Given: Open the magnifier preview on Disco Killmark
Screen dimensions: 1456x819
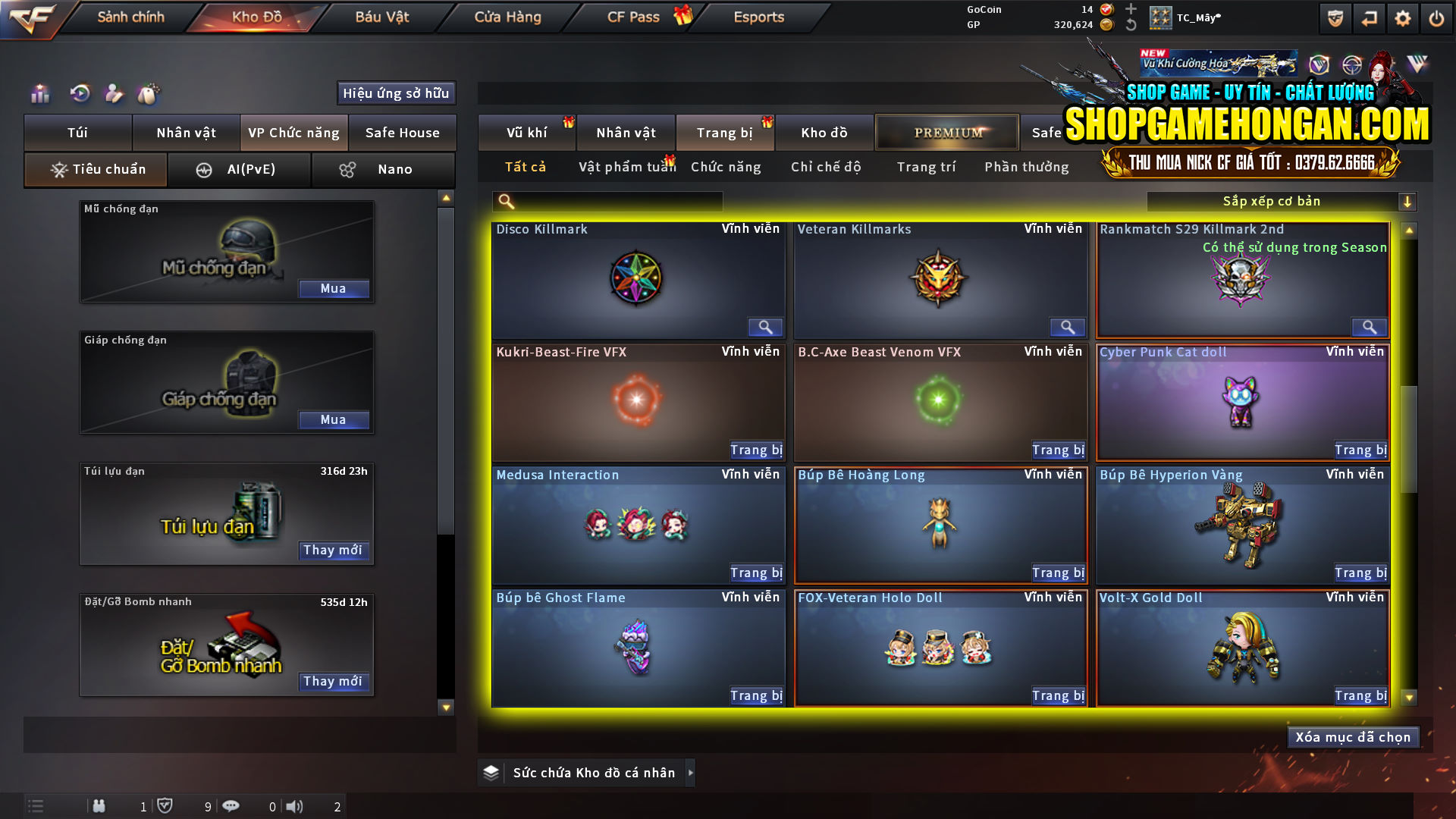Looking at the screenshot, I should (765, 327).
